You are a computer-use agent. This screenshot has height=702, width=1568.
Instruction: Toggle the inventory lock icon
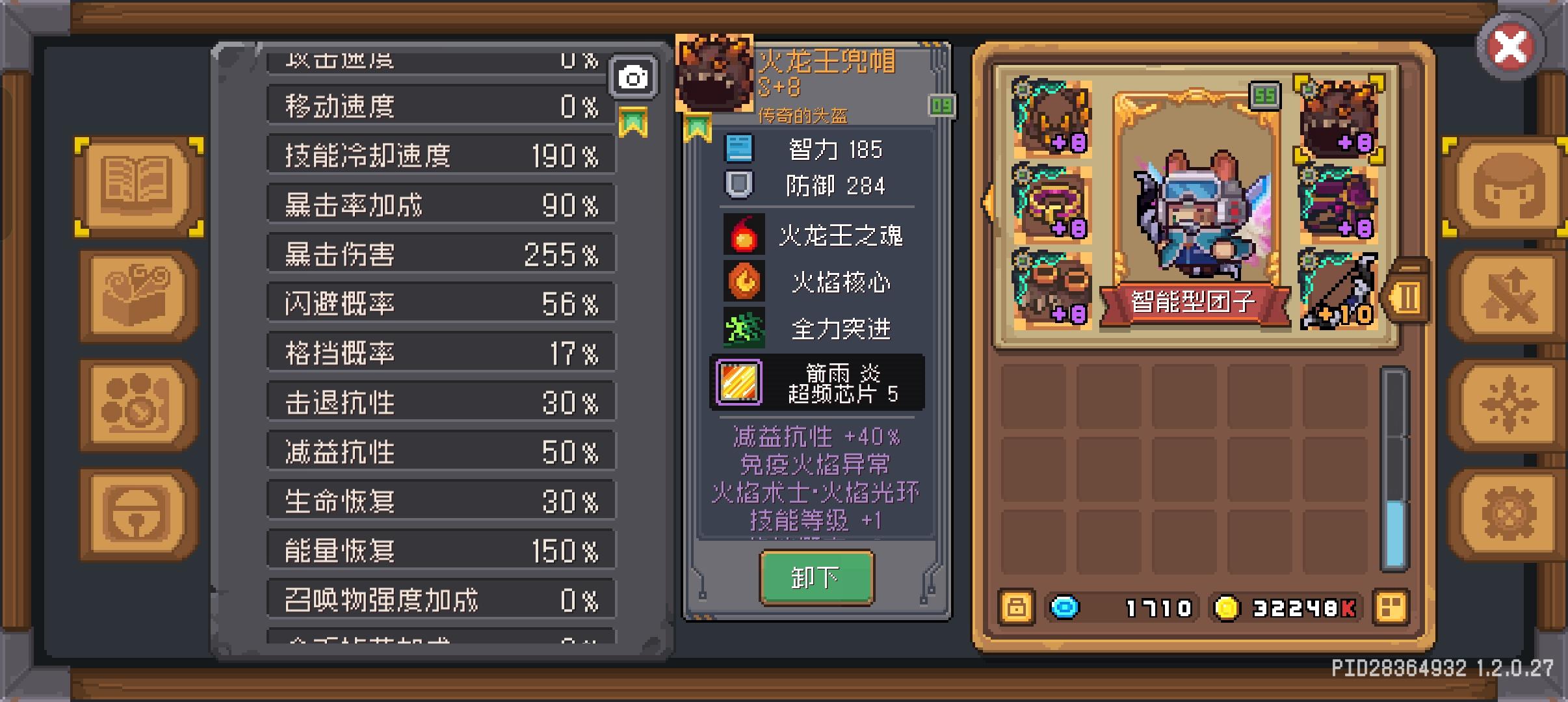[1017, 608]
